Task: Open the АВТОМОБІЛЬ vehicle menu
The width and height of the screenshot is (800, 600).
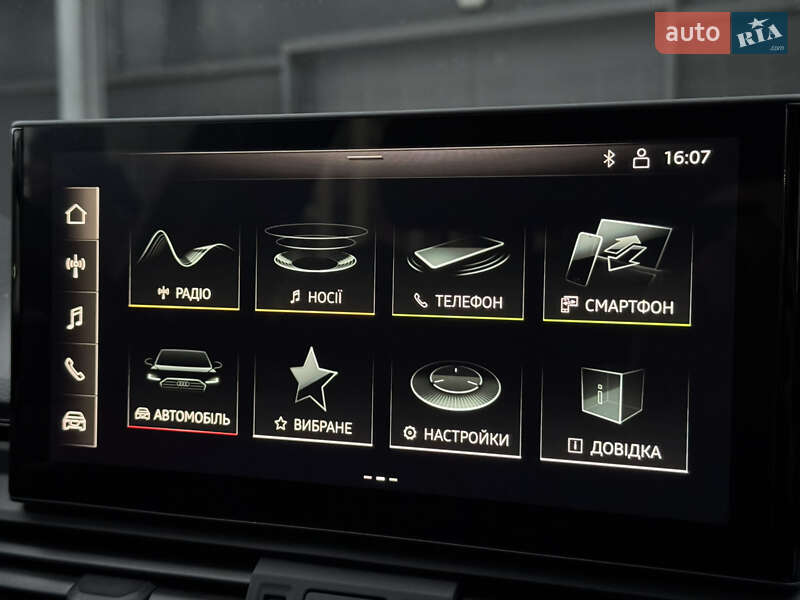Action: pyautogui.click(x=182, y=389)
